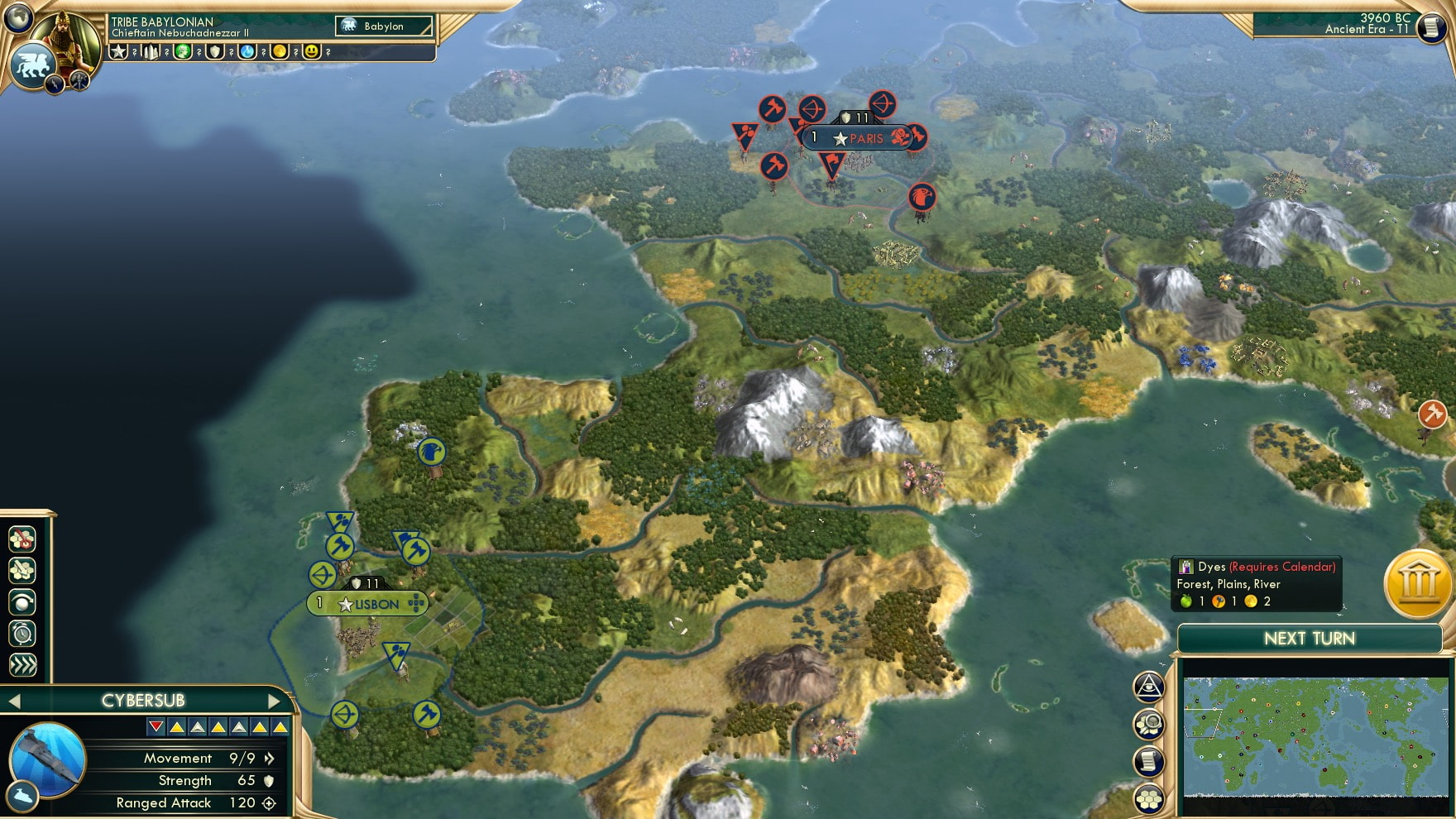Open the Babylon banner dropdown at top

tap(382, 26)
